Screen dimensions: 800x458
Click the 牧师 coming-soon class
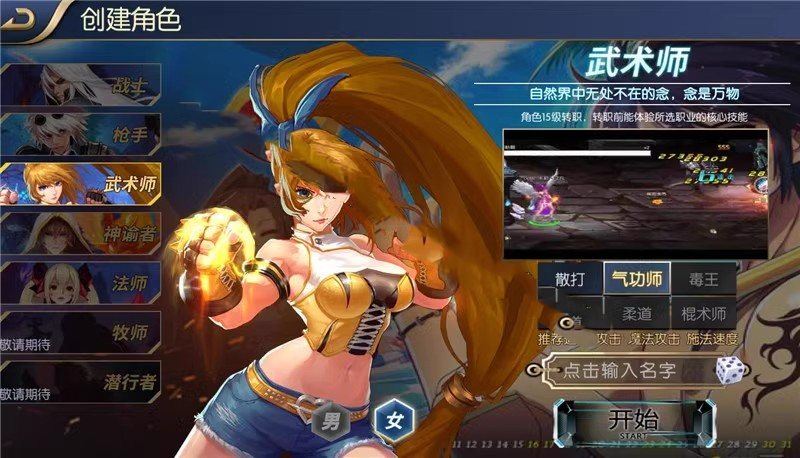(80, 333)
